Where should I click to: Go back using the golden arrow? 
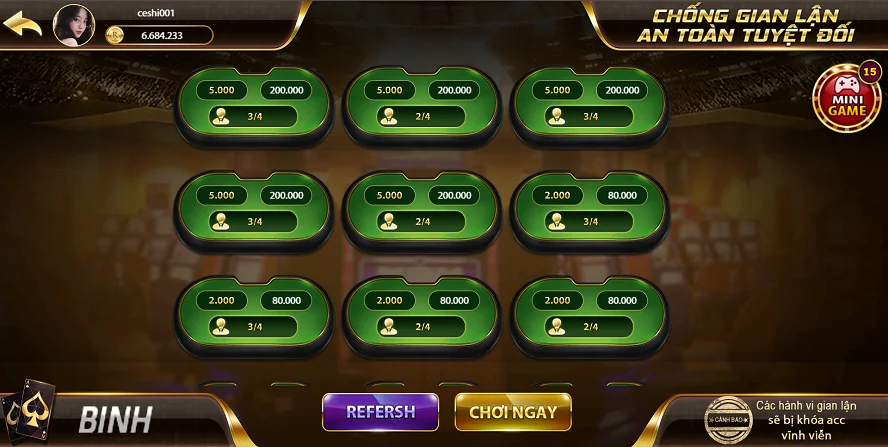[23, 23]
